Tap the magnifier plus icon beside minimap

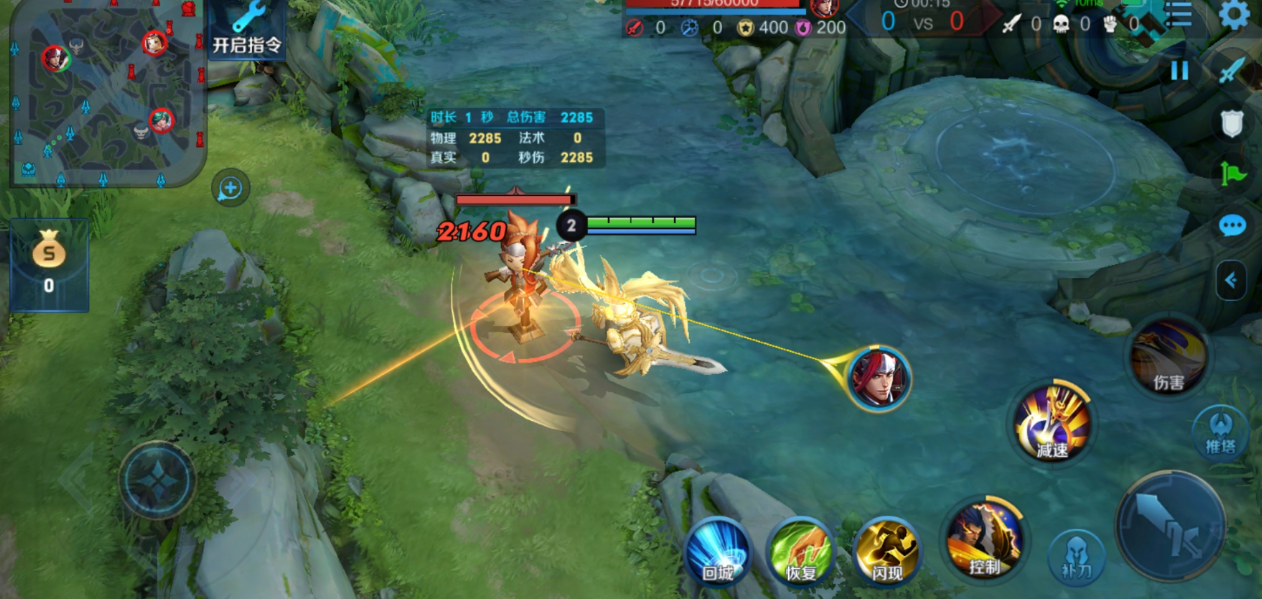pyautogui.click(x=230, y=187)
